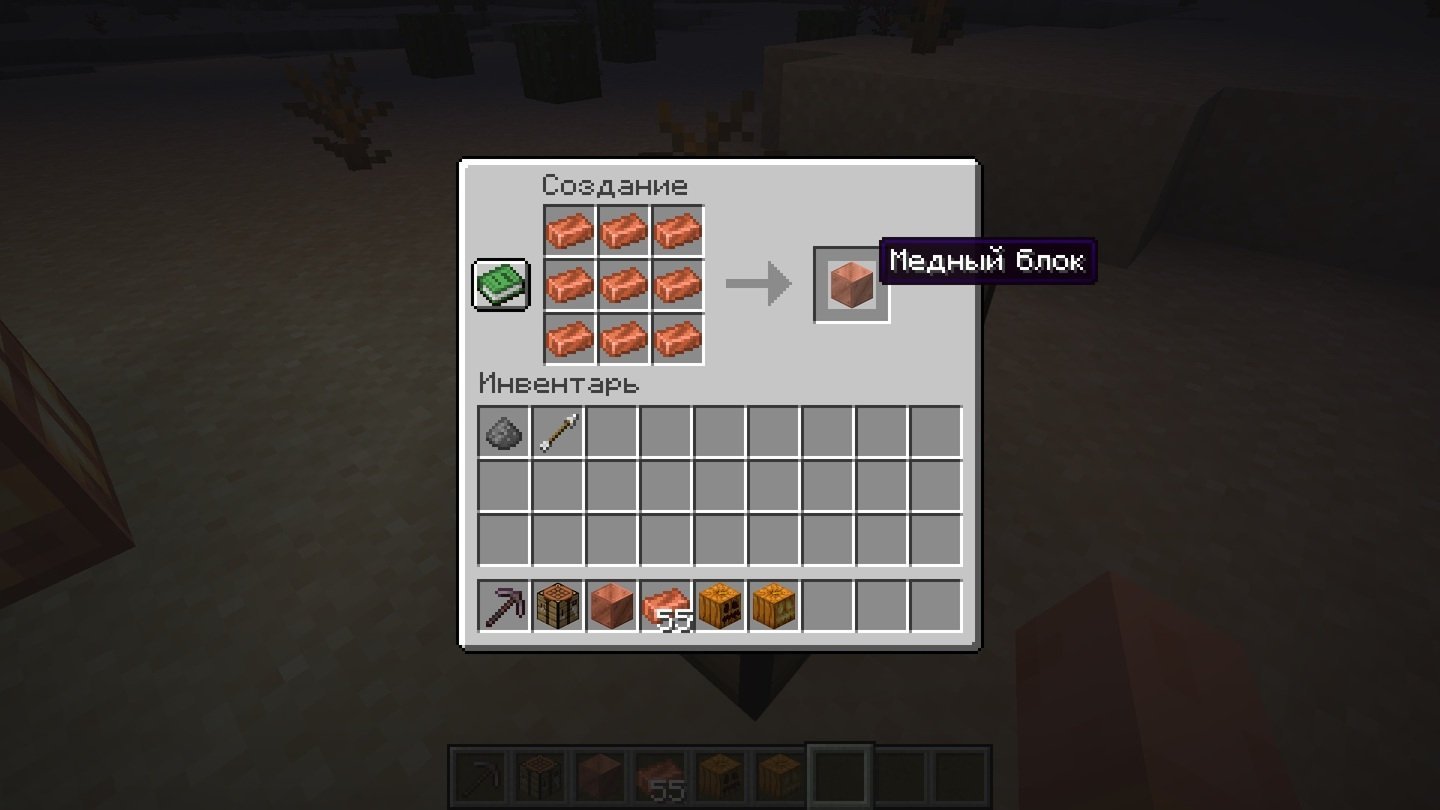The image size is (1440, 810).
Task: Pick up the arrow from the inventory
Action: click(558, 432)
